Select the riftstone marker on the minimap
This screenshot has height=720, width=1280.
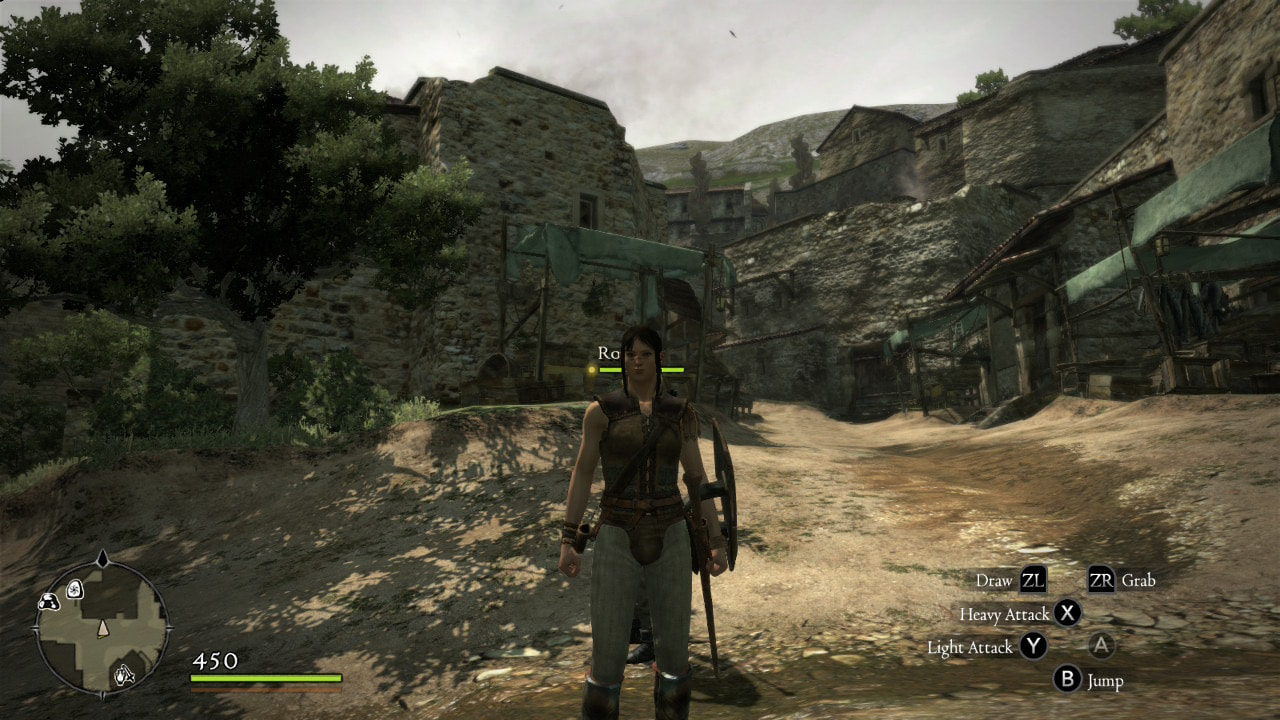[74, 590]
